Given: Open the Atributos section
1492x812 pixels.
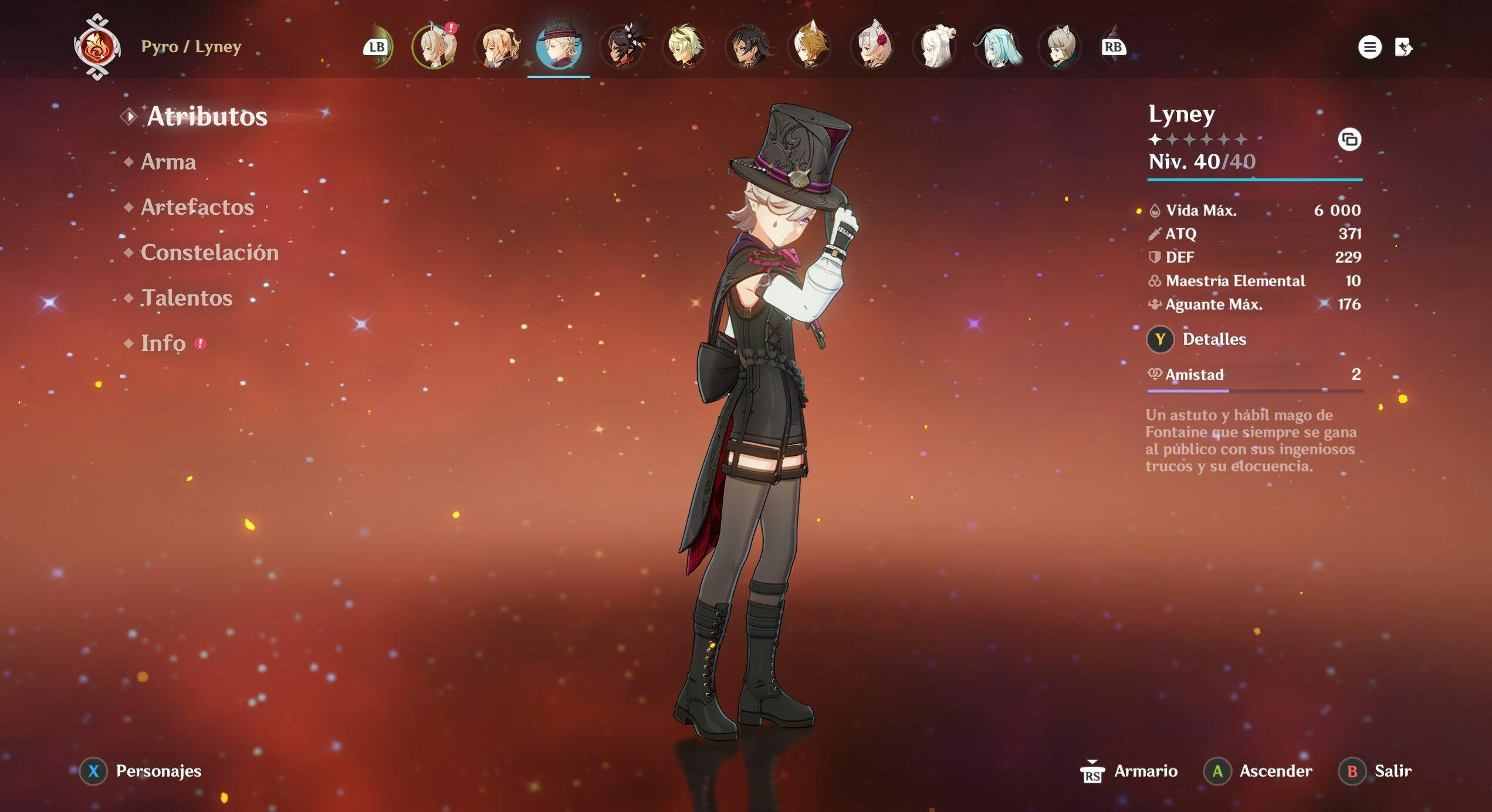Looking at the screenshot, I should coord(207,116).
